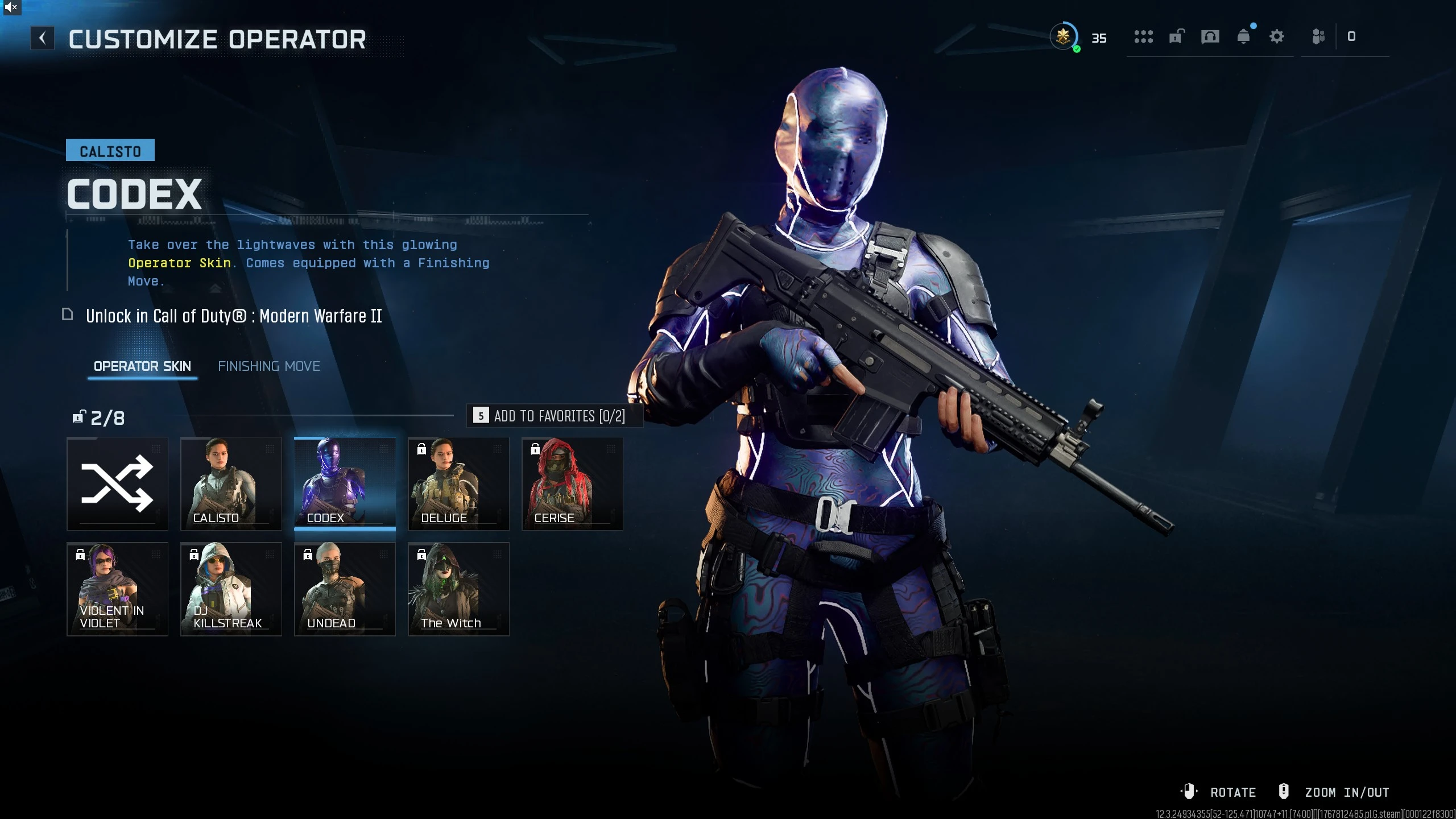Image resolution: width=1456 pixels, height=819 pixels.
Task: Expand the Cerise skin card corner dots
Action: tap(611, 449)
